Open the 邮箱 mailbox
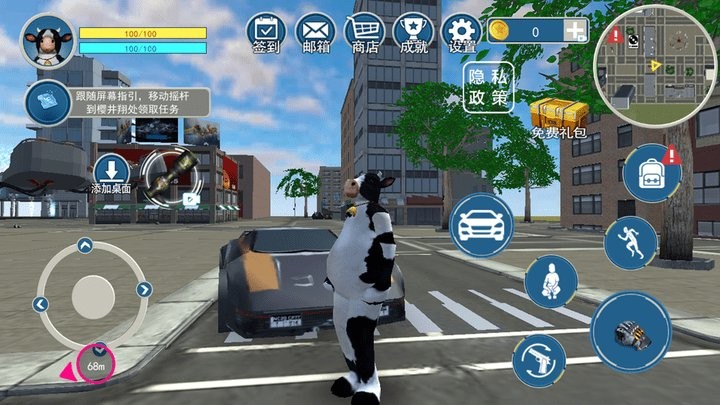 point(314,30)
